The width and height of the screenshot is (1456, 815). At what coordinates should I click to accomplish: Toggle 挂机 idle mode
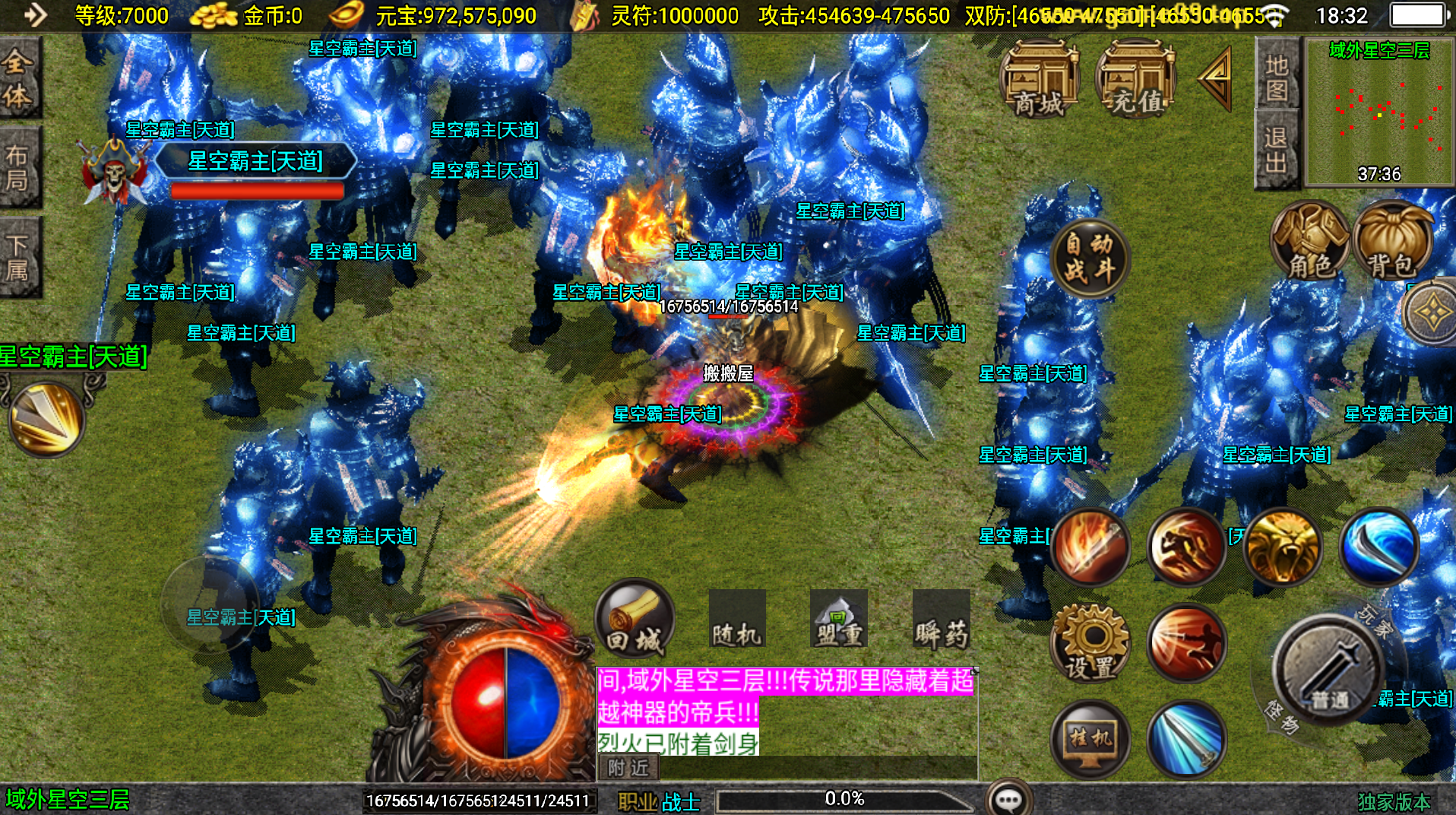point(1090,737)
